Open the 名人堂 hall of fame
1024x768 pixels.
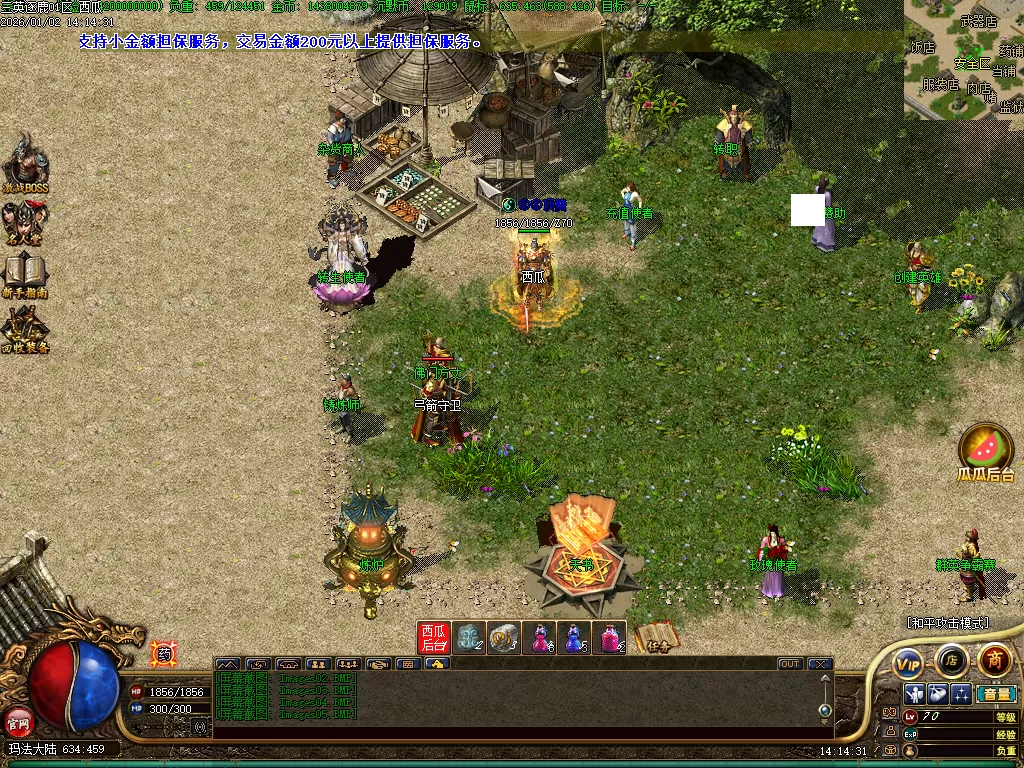[24, 224]
